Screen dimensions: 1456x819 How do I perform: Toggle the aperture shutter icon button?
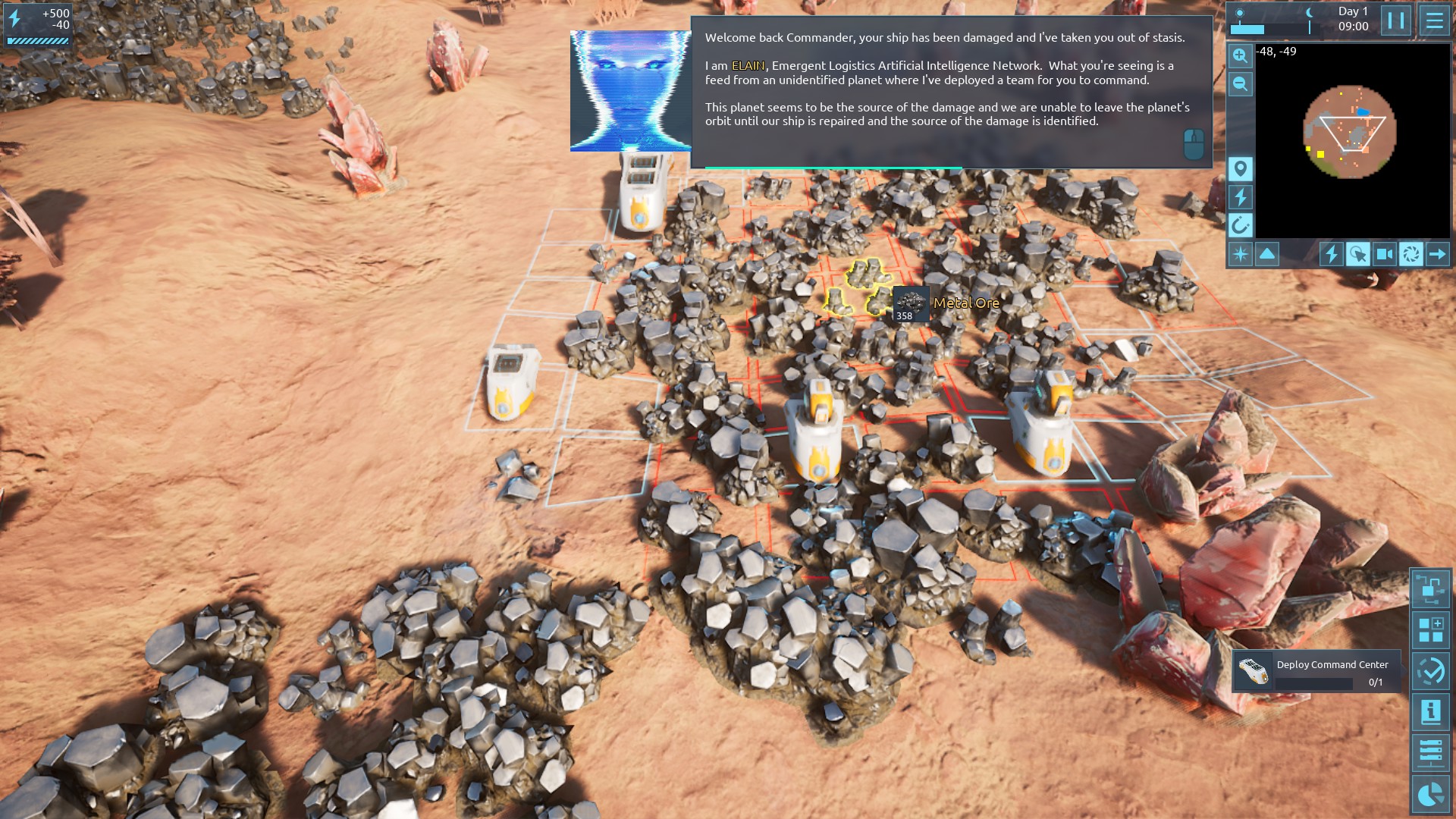click(1411, 254)
